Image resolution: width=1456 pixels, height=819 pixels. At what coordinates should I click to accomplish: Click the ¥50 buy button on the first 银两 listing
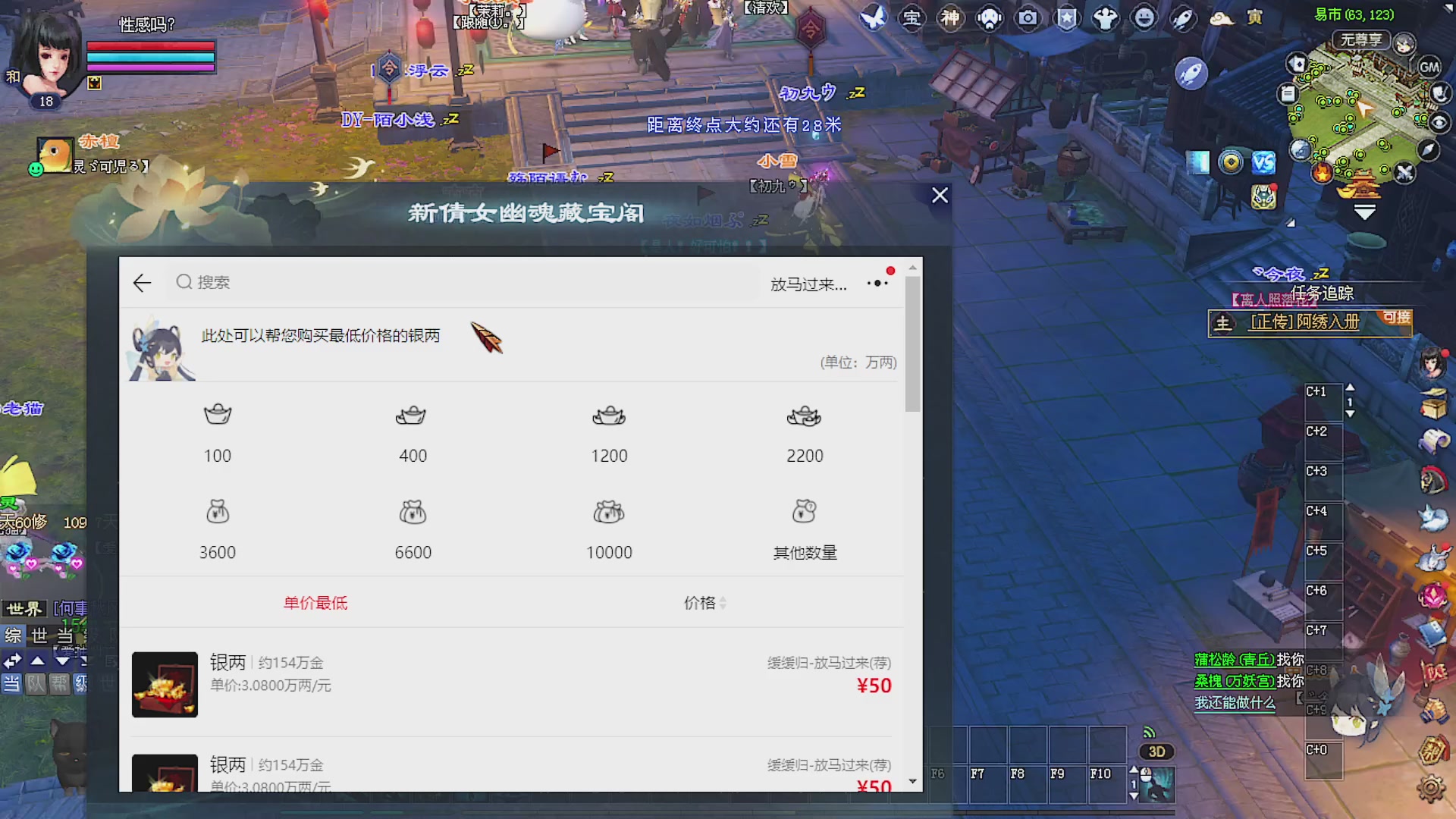click(874, 685)
